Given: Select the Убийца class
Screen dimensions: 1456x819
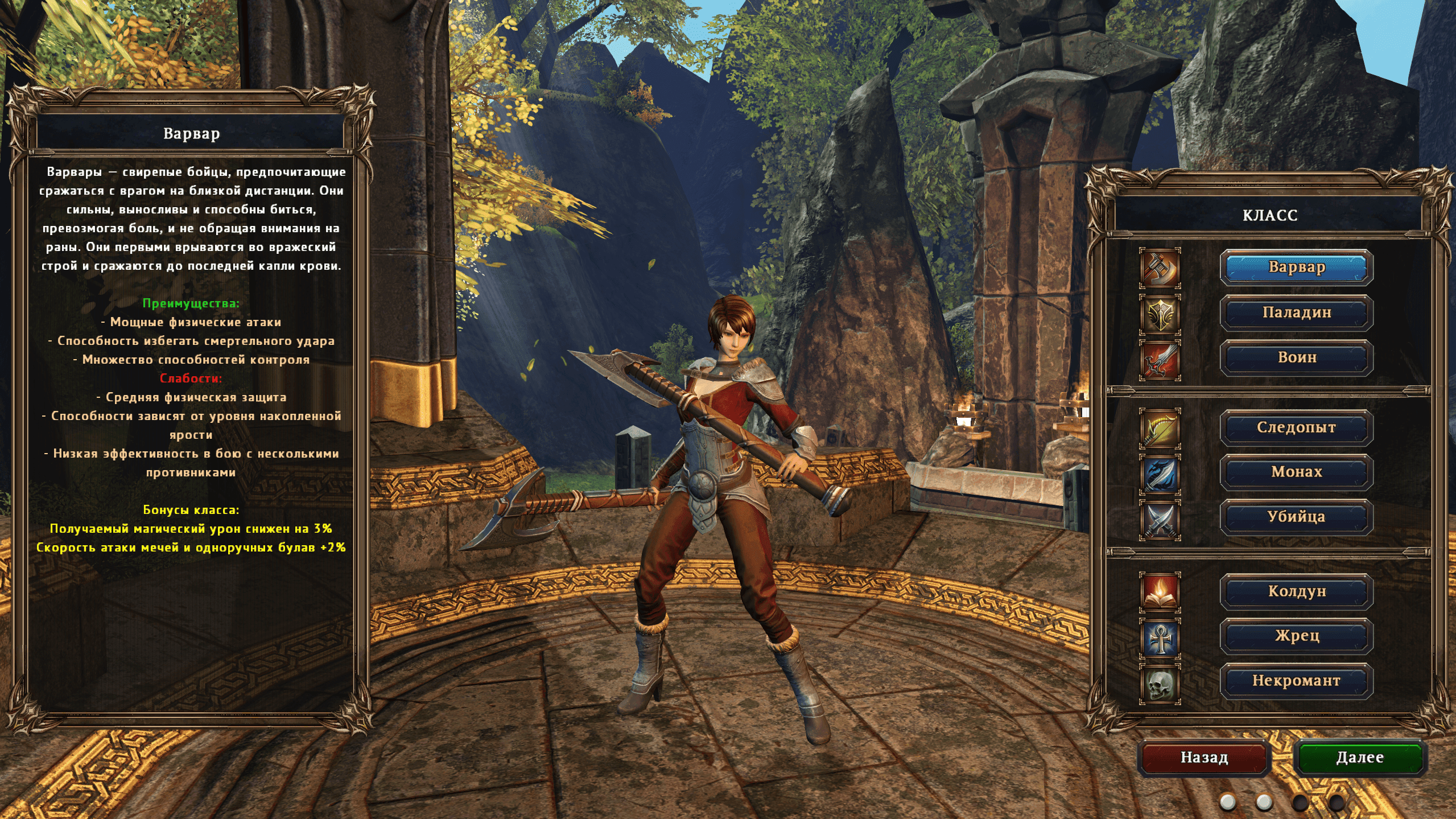Looking at the screenshot, I should (1296, 517).
